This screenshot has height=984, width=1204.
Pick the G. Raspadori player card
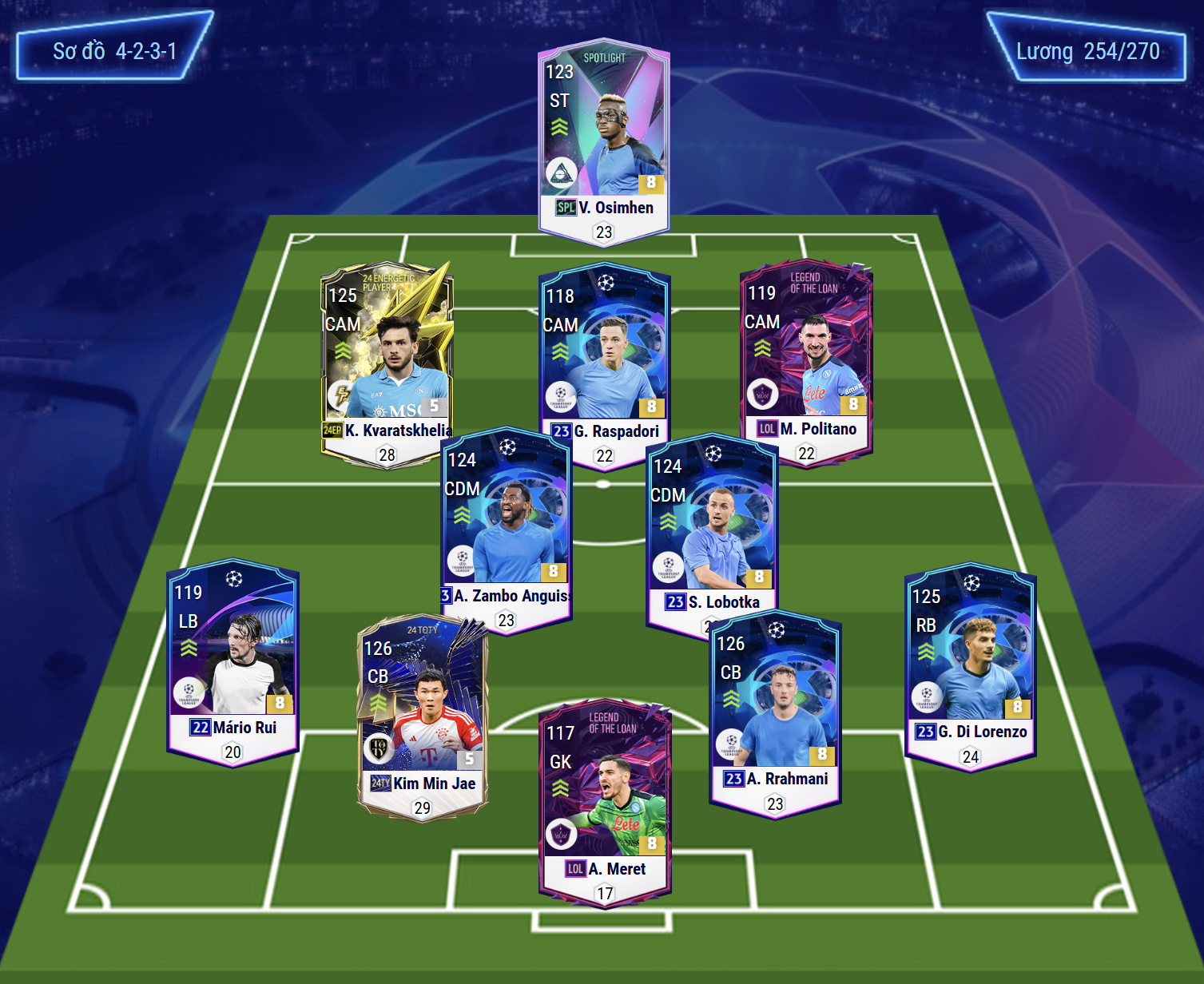[x=605, y=351]
